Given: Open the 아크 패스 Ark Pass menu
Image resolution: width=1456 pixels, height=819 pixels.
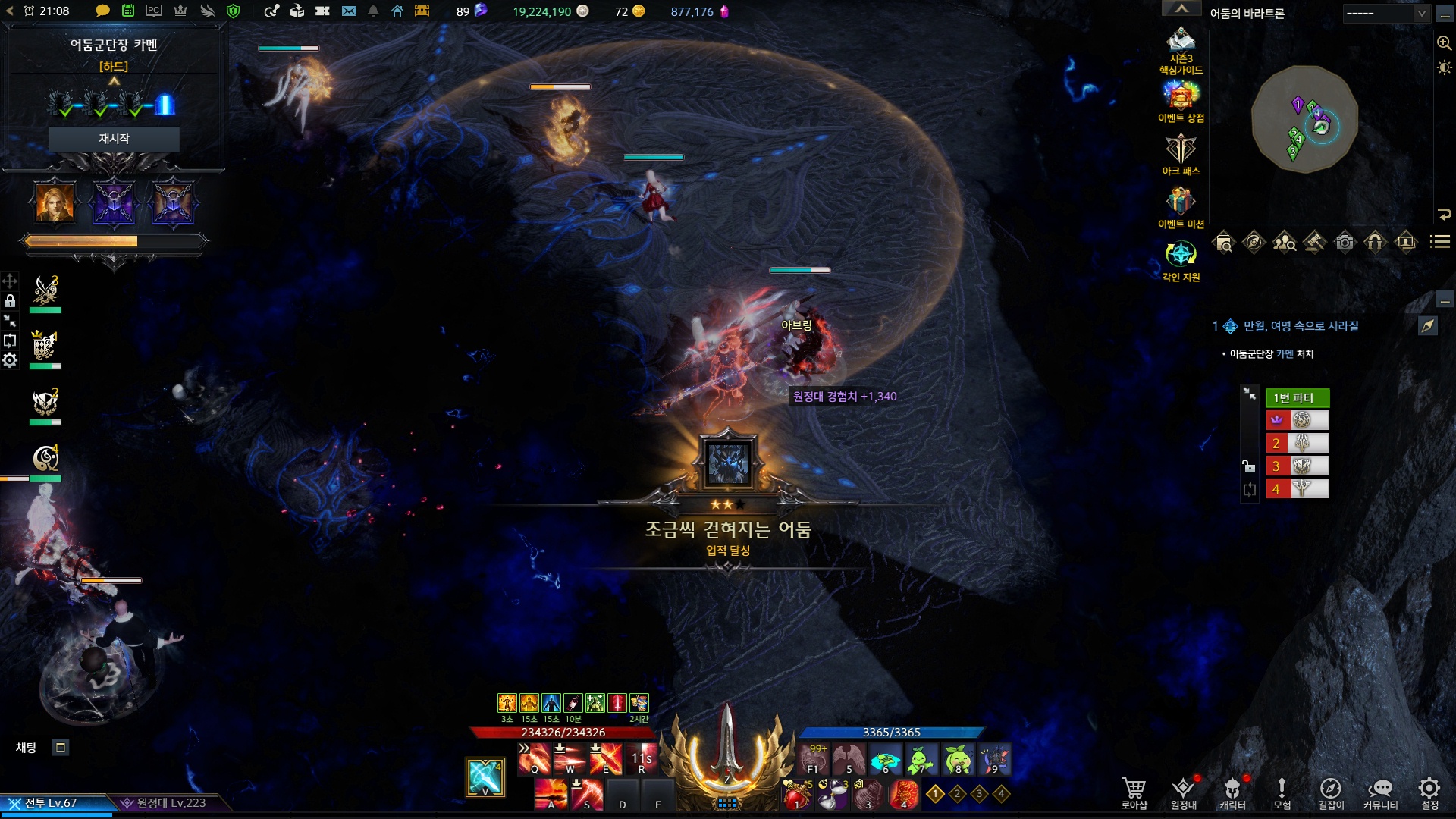Looking at the screenshot, I should click(1181, 154).
